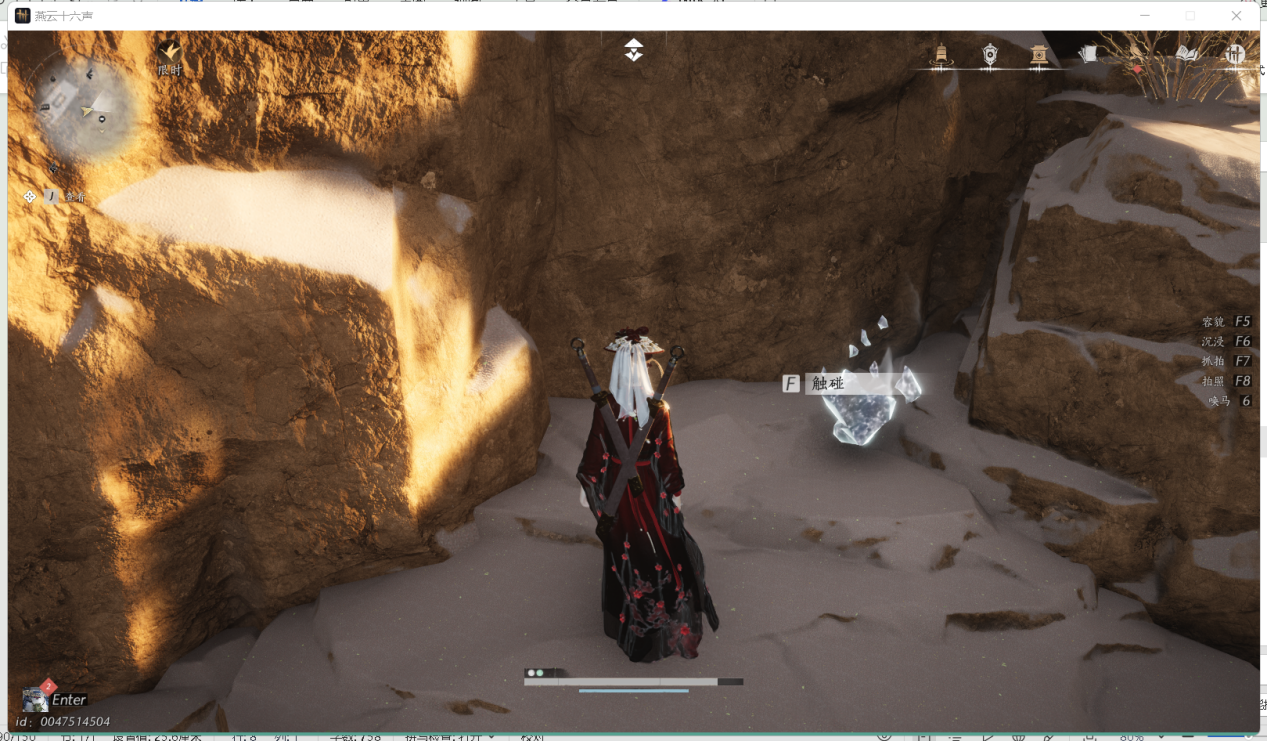Image resolution: width=1267 pixels, height=741 pixels.
Task: Open the round crossed-swords menu icon
Action: 1236,54
